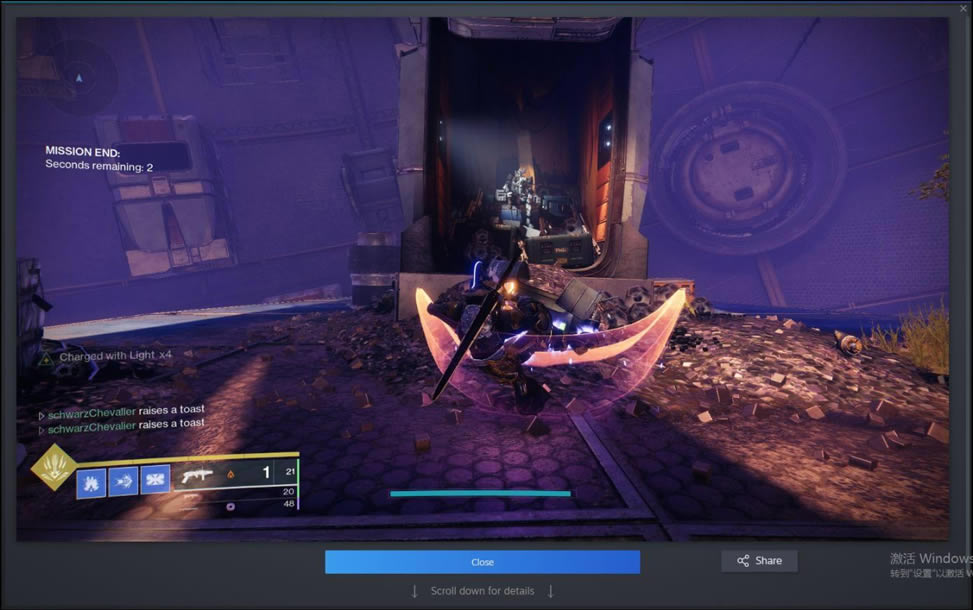This screenshot has height=610, width=973.
Task: Select the grenade ability icon
Action: 91,481
